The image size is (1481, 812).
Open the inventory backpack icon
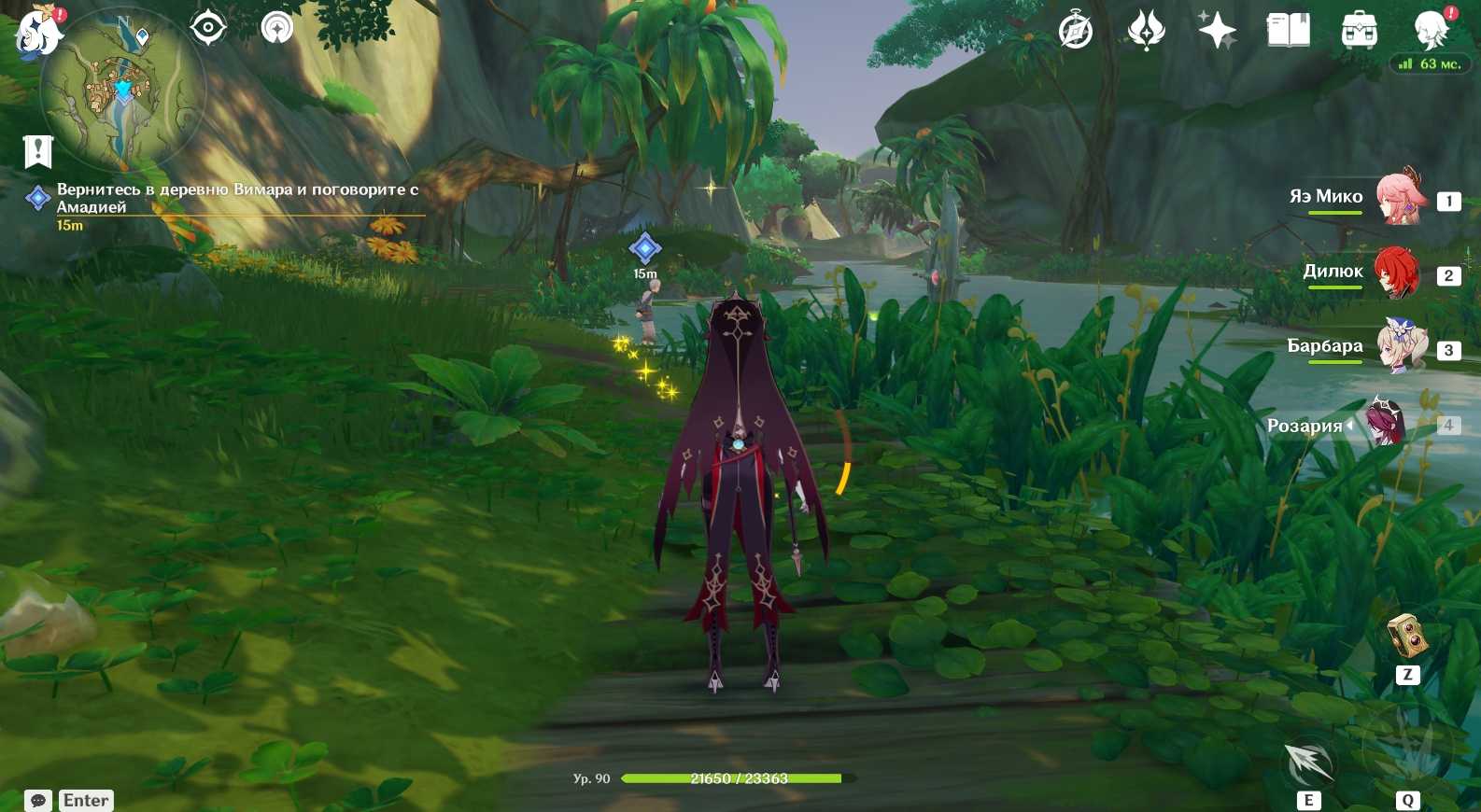(1359, 31)
